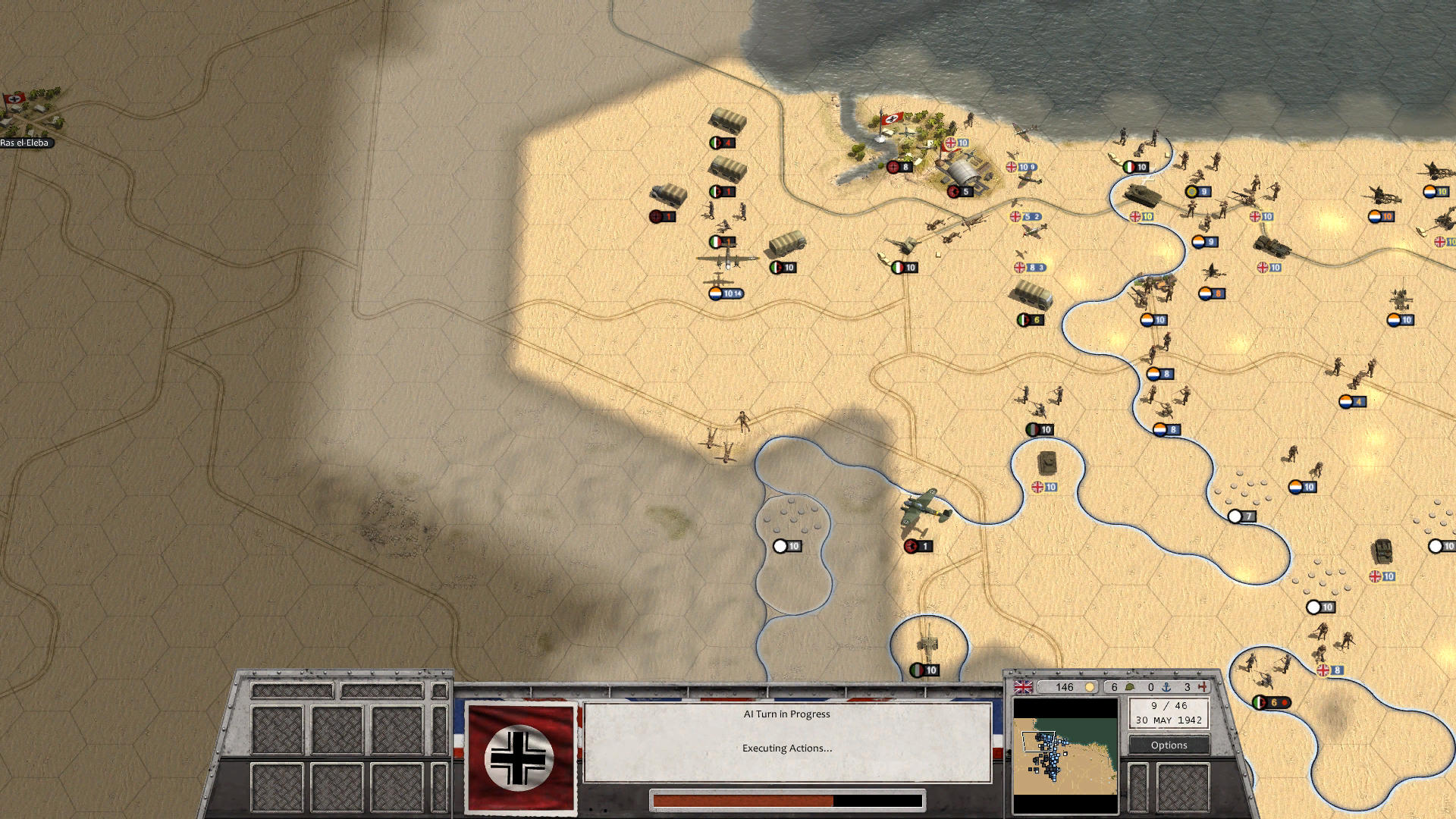Select the German Balkenkreuz faction flag portrait
The image size is (1456, 819).
520,758
